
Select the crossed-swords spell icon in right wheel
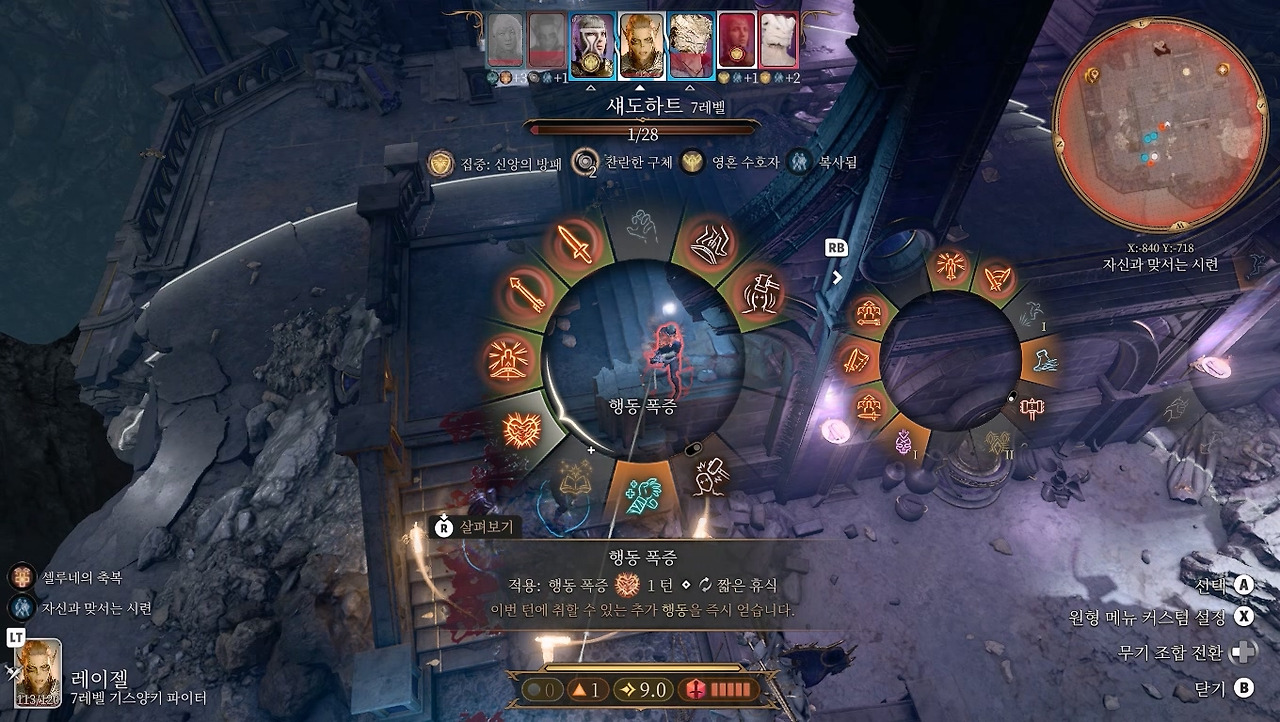coord(998,278)
